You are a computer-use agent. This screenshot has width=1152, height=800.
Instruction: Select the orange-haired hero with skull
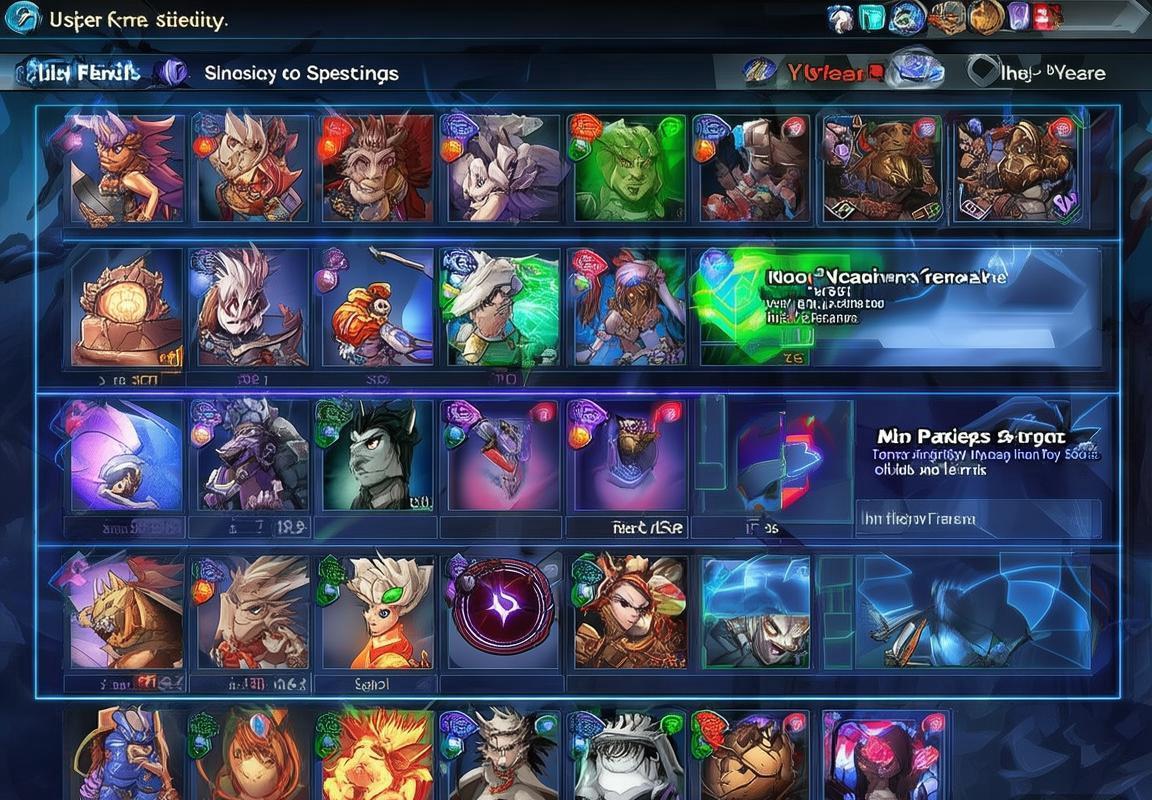click(375, 308)
